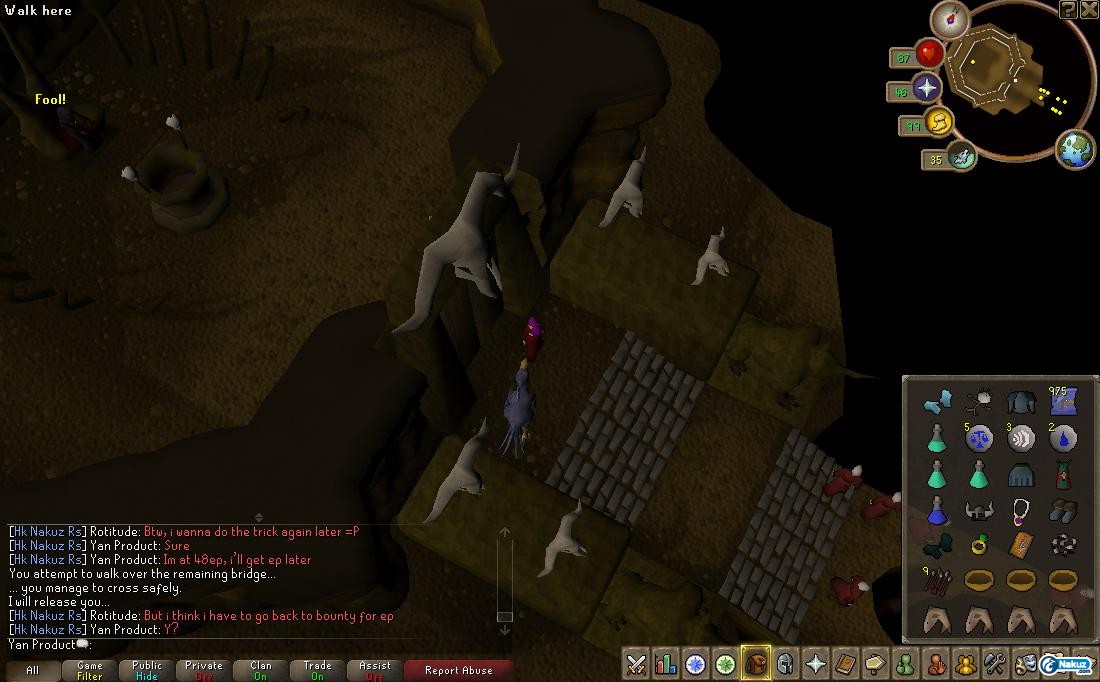The image size is (1100, 682).
Task: Report Abuse in the chat bar
Action: click(459, 670)
